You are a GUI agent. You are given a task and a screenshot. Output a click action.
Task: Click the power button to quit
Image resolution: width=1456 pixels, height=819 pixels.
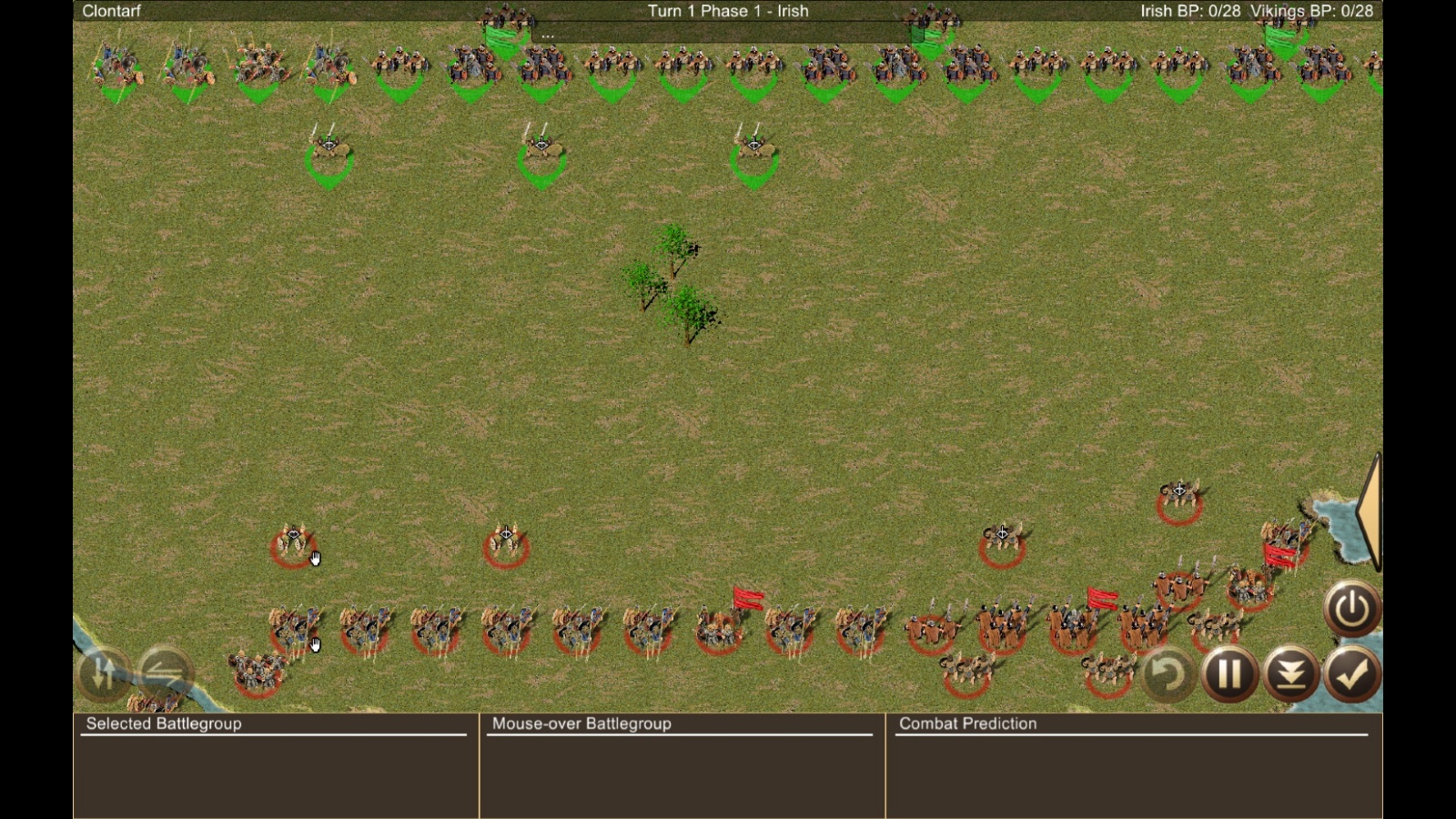(1351, 608)
